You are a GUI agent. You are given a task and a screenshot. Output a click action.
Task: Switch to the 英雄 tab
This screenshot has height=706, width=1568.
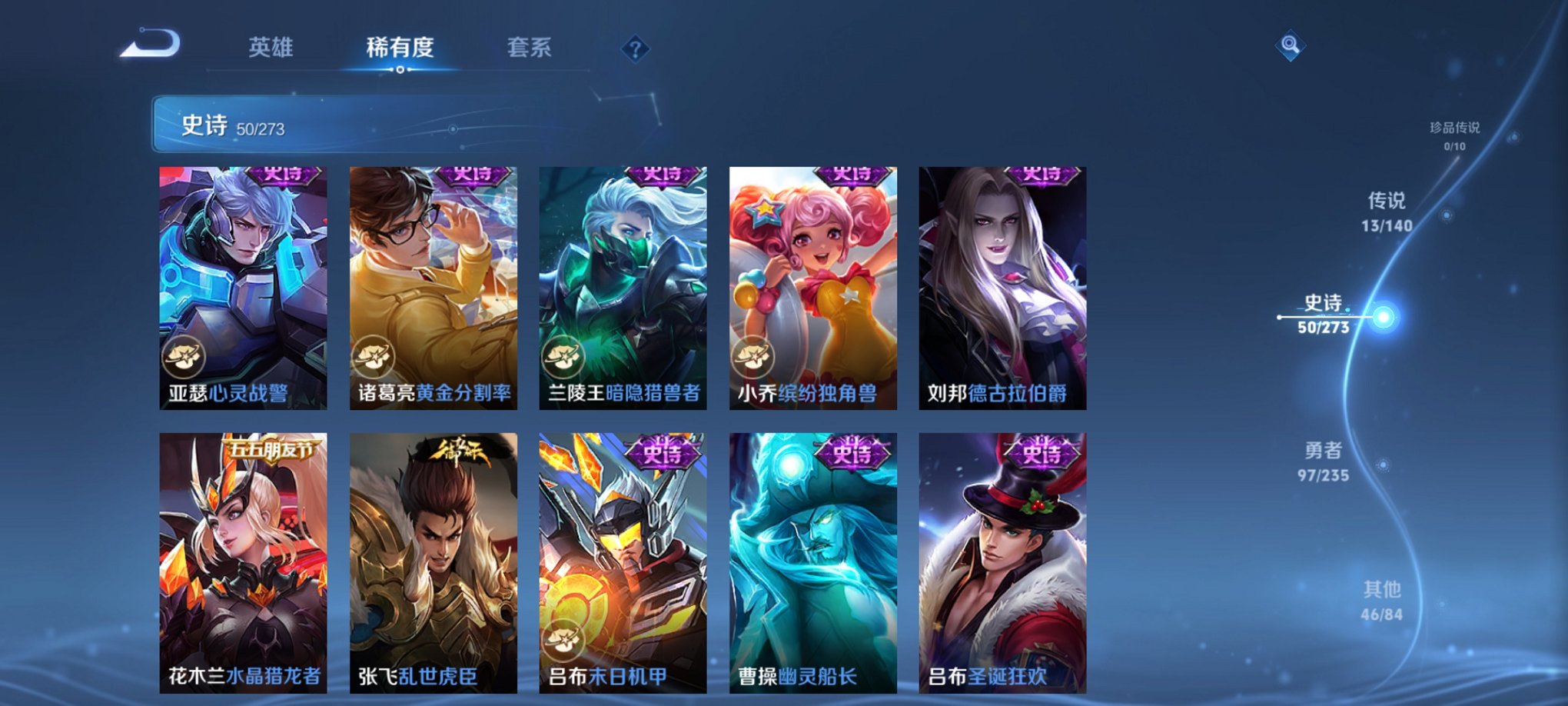pyautogui.click(x=273, y=46)
